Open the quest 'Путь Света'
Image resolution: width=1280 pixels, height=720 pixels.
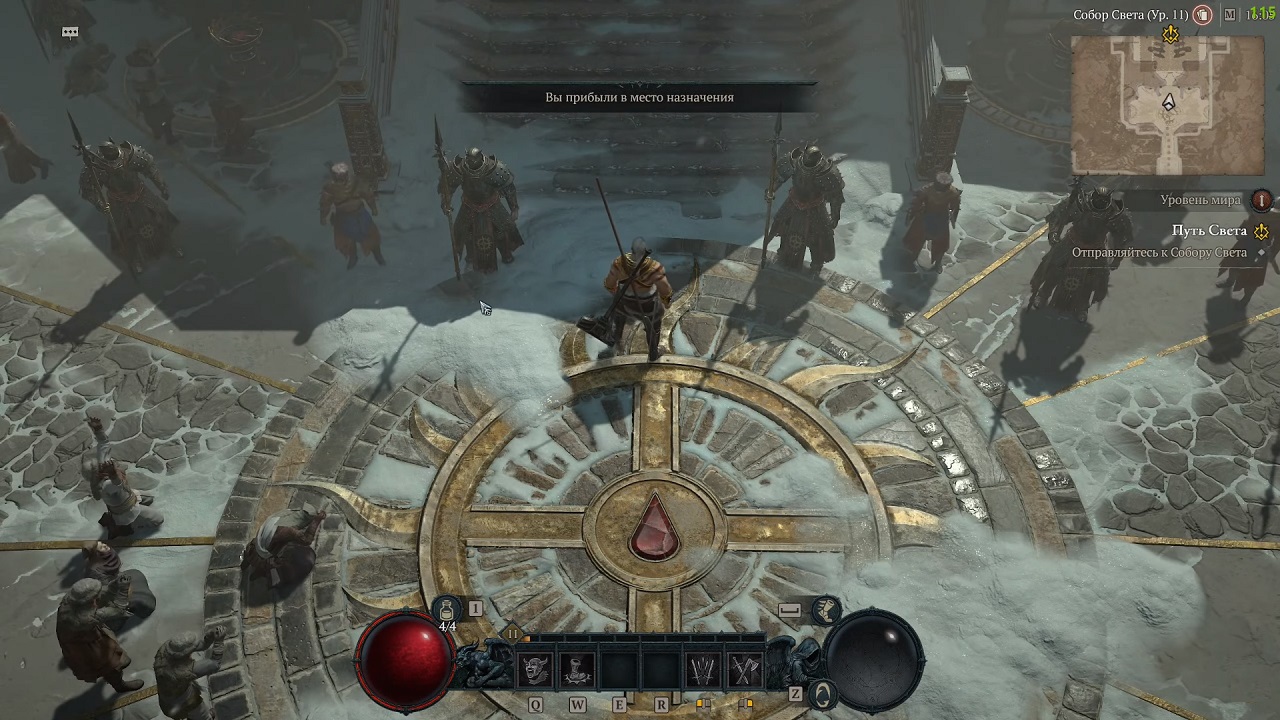1211,230
